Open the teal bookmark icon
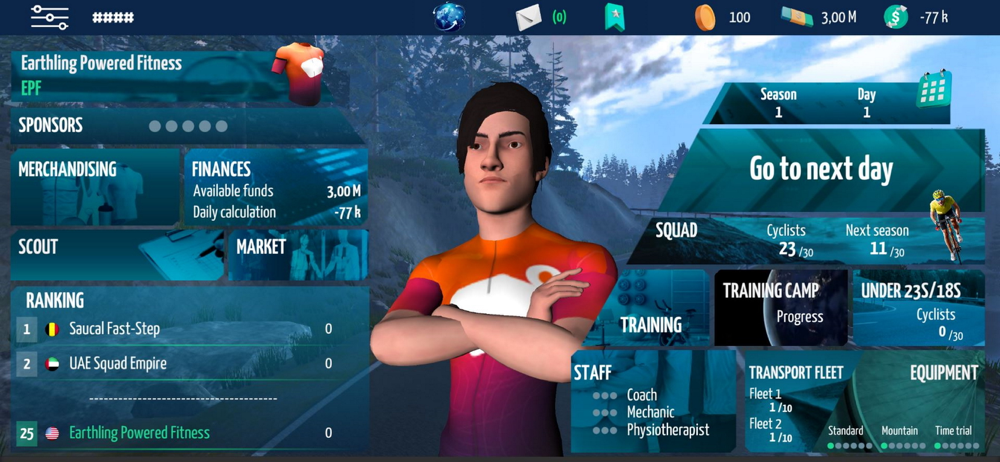This screenshot has width=1000, height=462. click(x=614, y=17)
